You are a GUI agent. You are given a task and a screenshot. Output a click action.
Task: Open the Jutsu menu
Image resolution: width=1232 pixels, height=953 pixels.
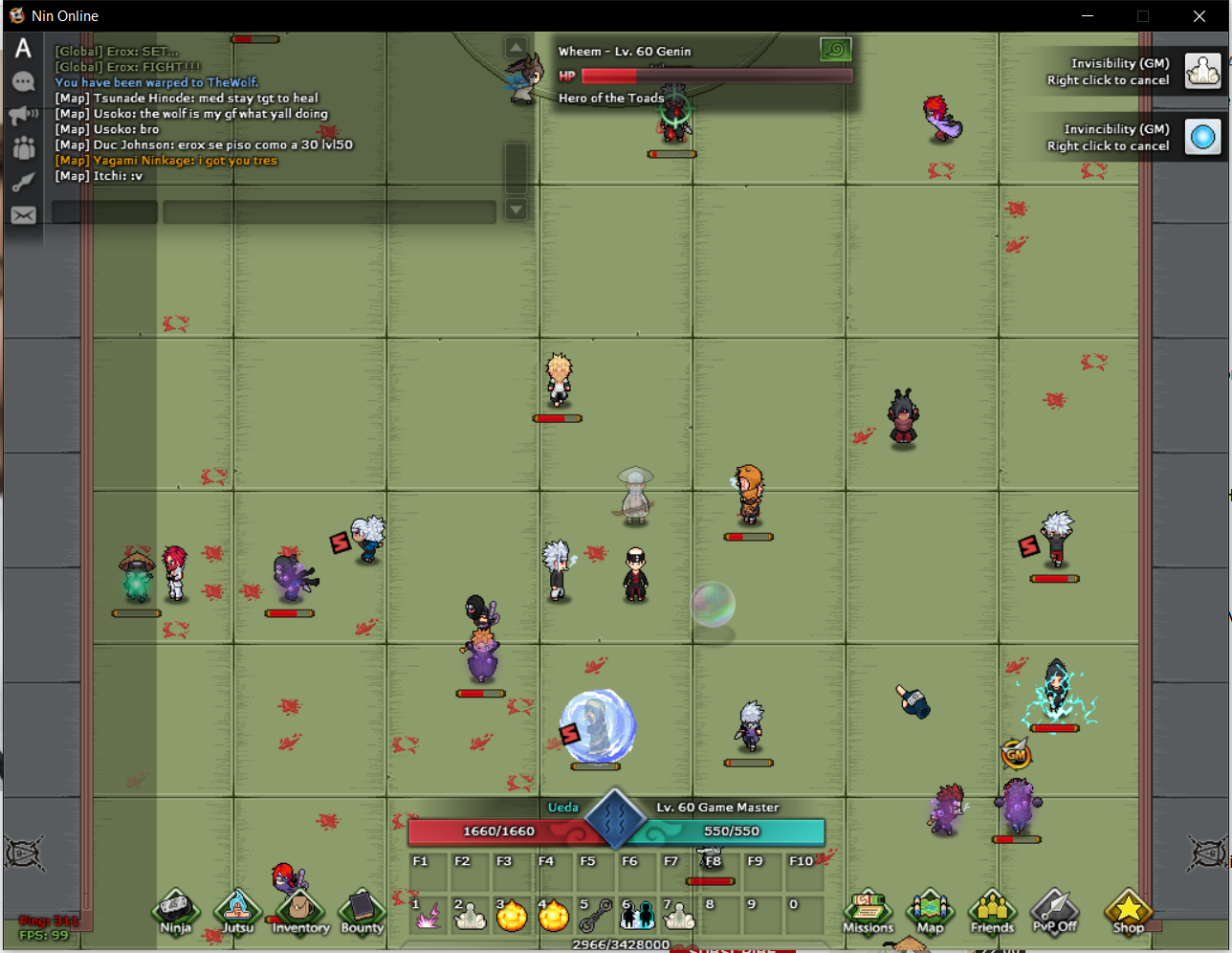coord(237,910)
